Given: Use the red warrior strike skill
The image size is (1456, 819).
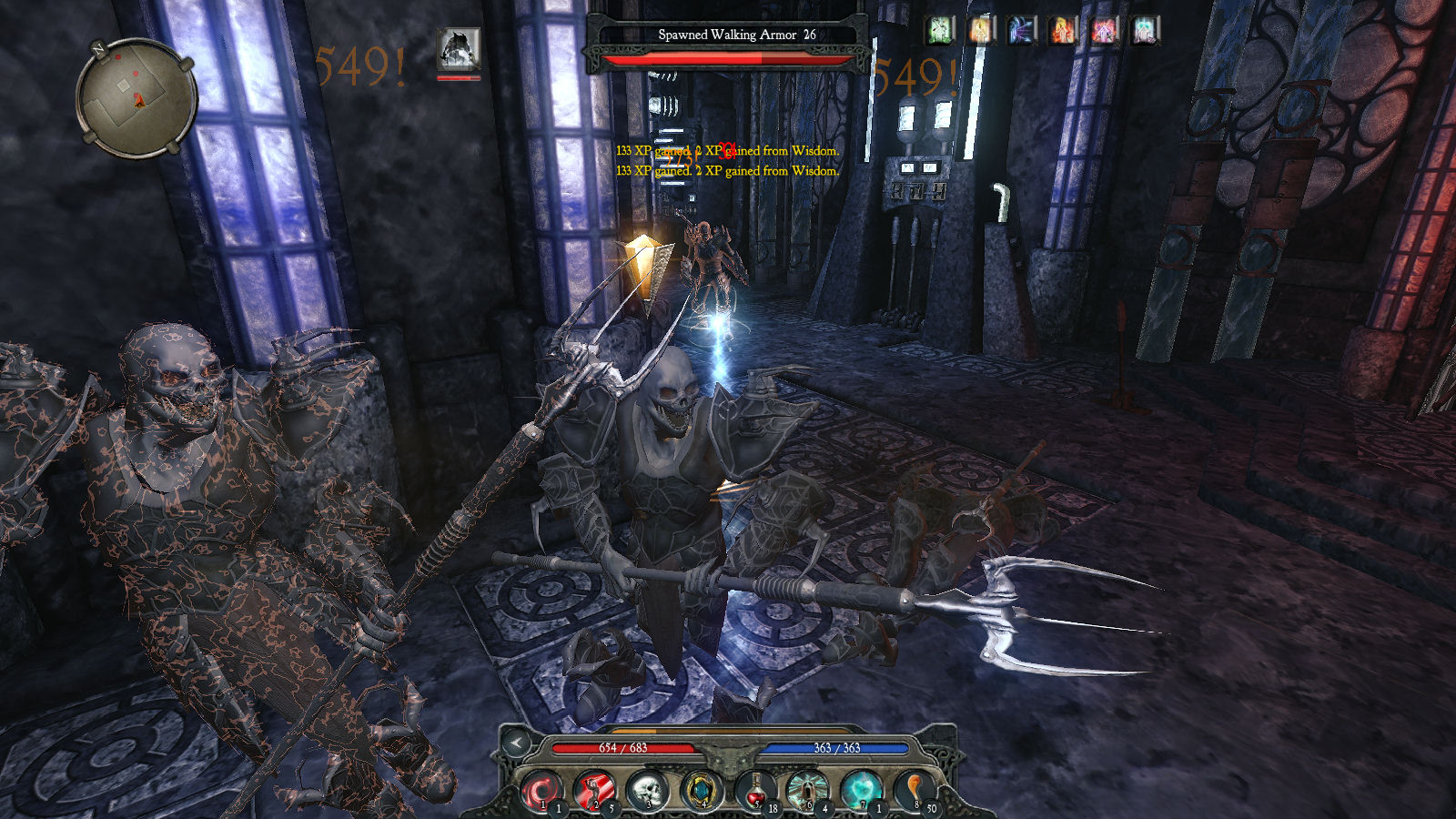Looking at the screenshot, I should [x=595, y=791].
